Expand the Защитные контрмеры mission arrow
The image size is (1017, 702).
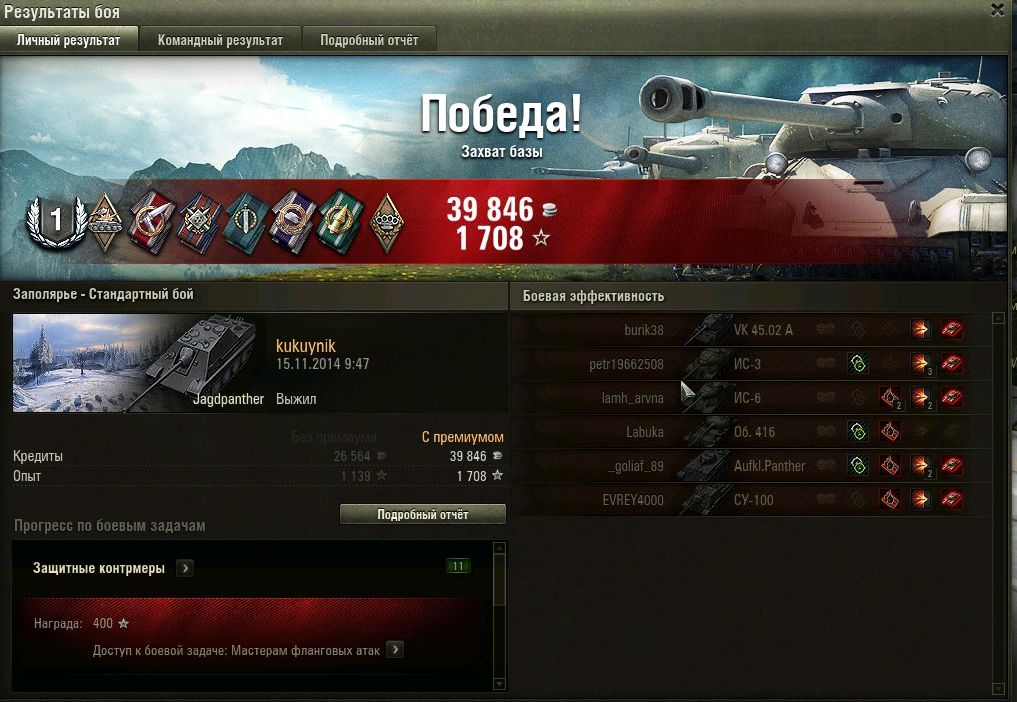coord(185,568)
